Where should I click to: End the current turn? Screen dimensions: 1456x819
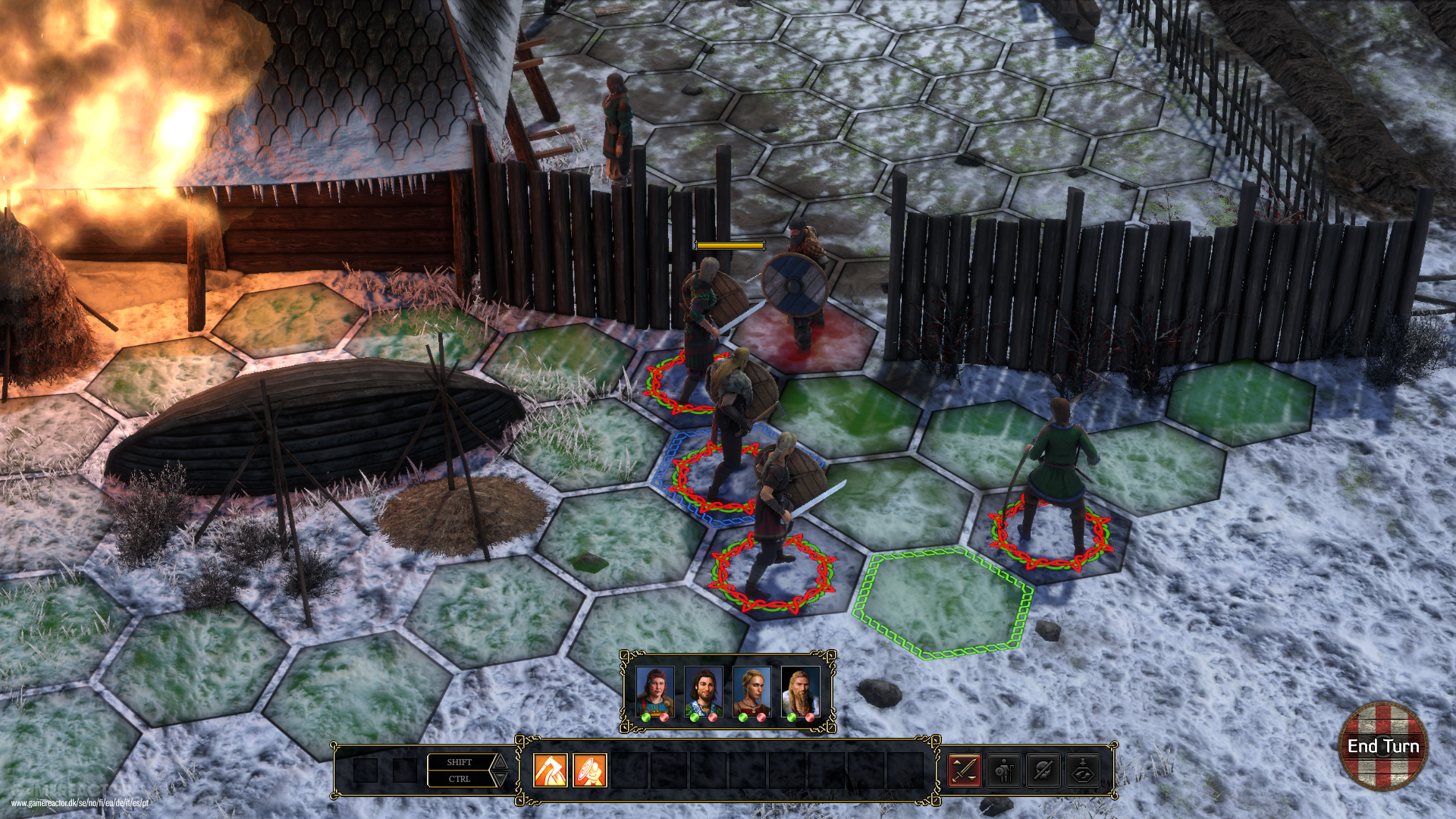point(1382,746)
